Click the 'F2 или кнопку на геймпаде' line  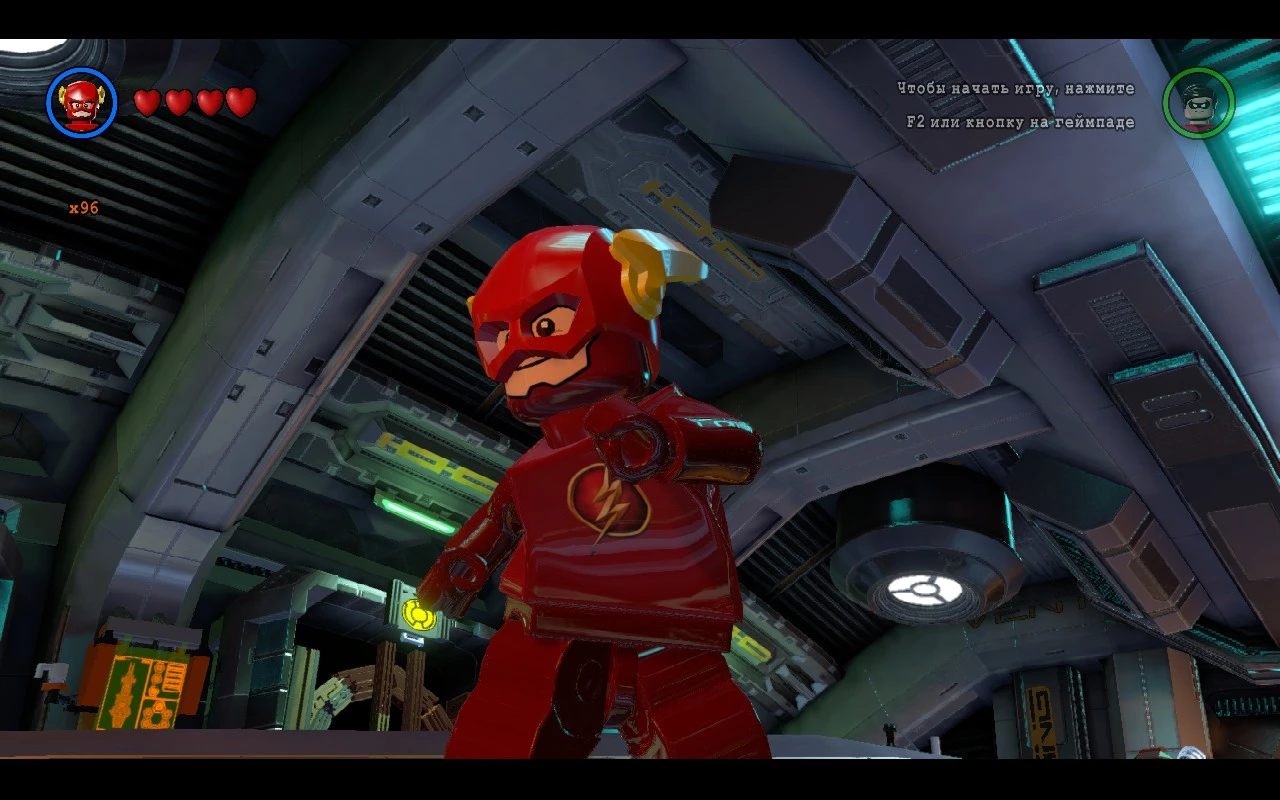(1019, 120)
